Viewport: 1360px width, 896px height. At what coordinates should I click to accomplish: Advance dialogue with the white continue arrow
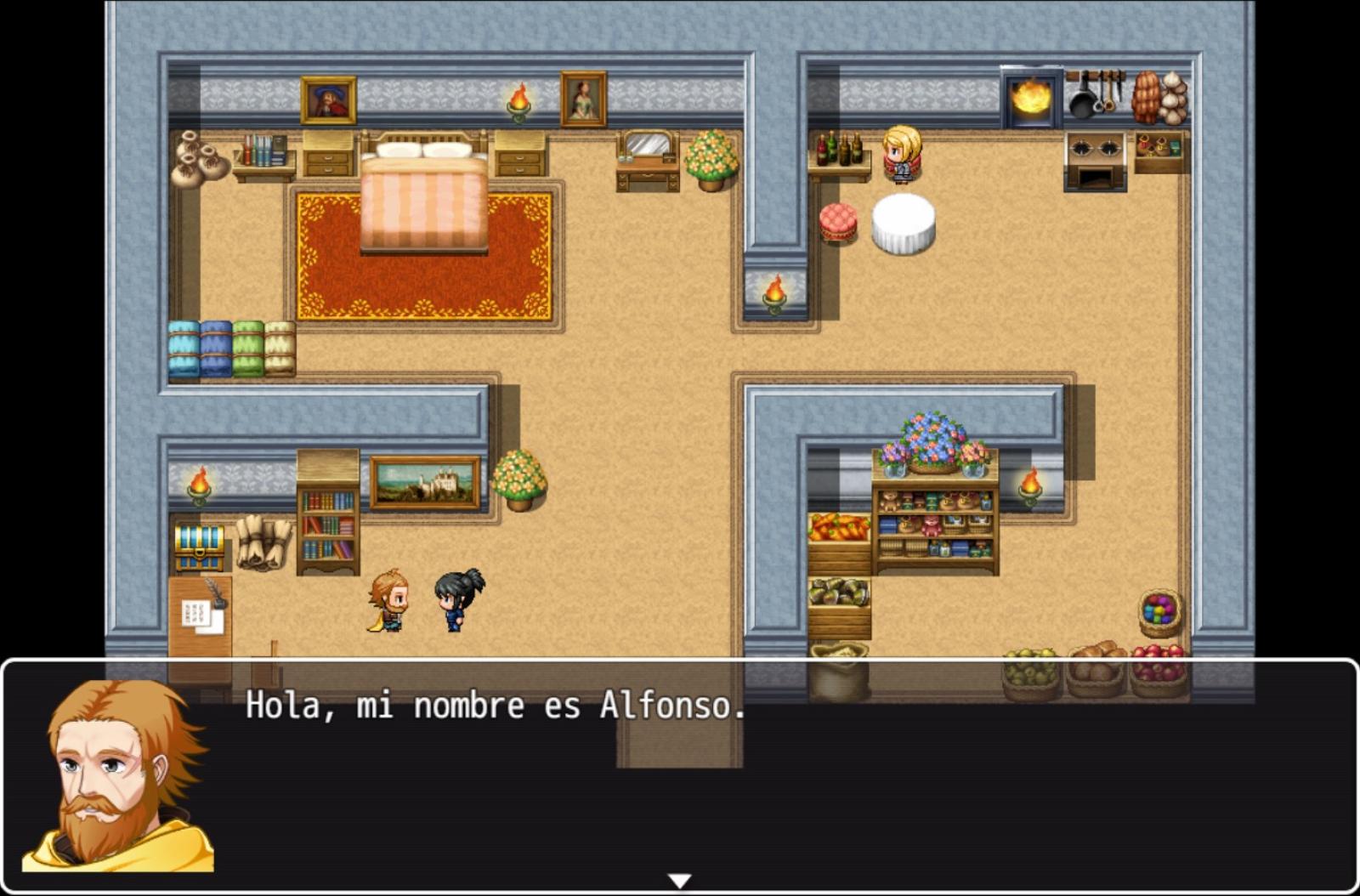coord(679,881)
